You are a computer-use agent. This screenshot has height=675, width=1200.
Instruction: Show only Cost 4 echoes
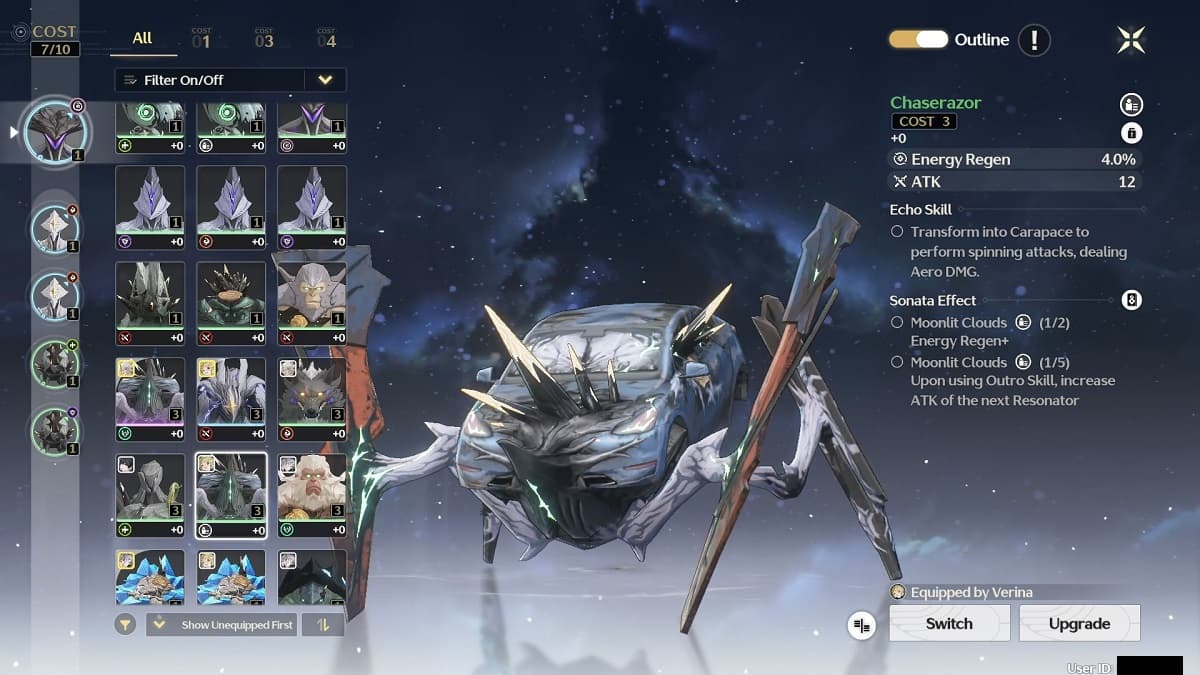326,39
